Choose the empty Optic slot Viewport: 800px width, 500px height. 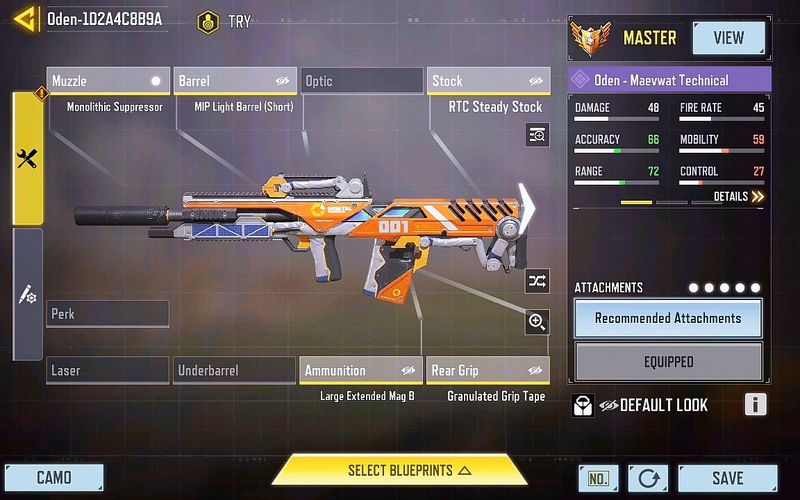(361, 81)
